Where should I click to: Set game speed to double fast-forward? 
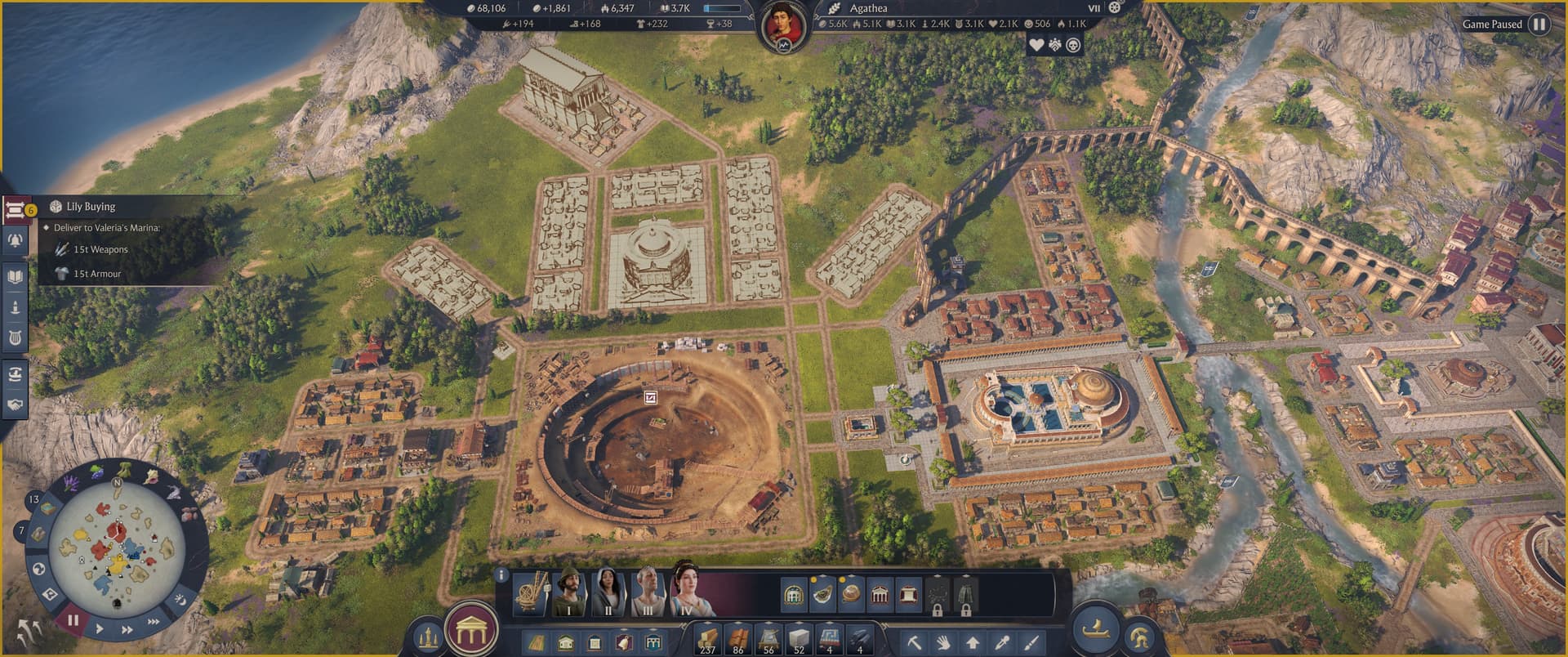point(127,630)
